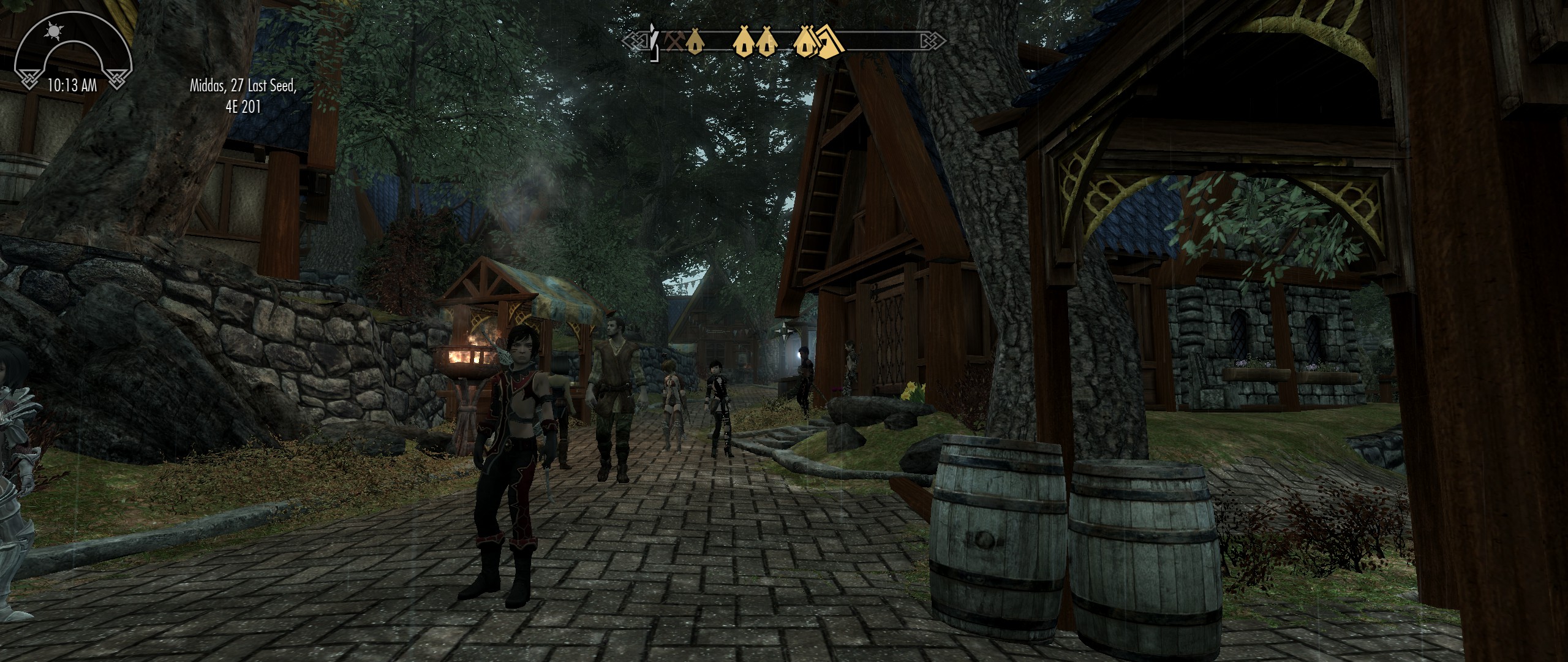Click the sun dial clock widget
Screen dimensions: 1568x662
click(72, 56)
